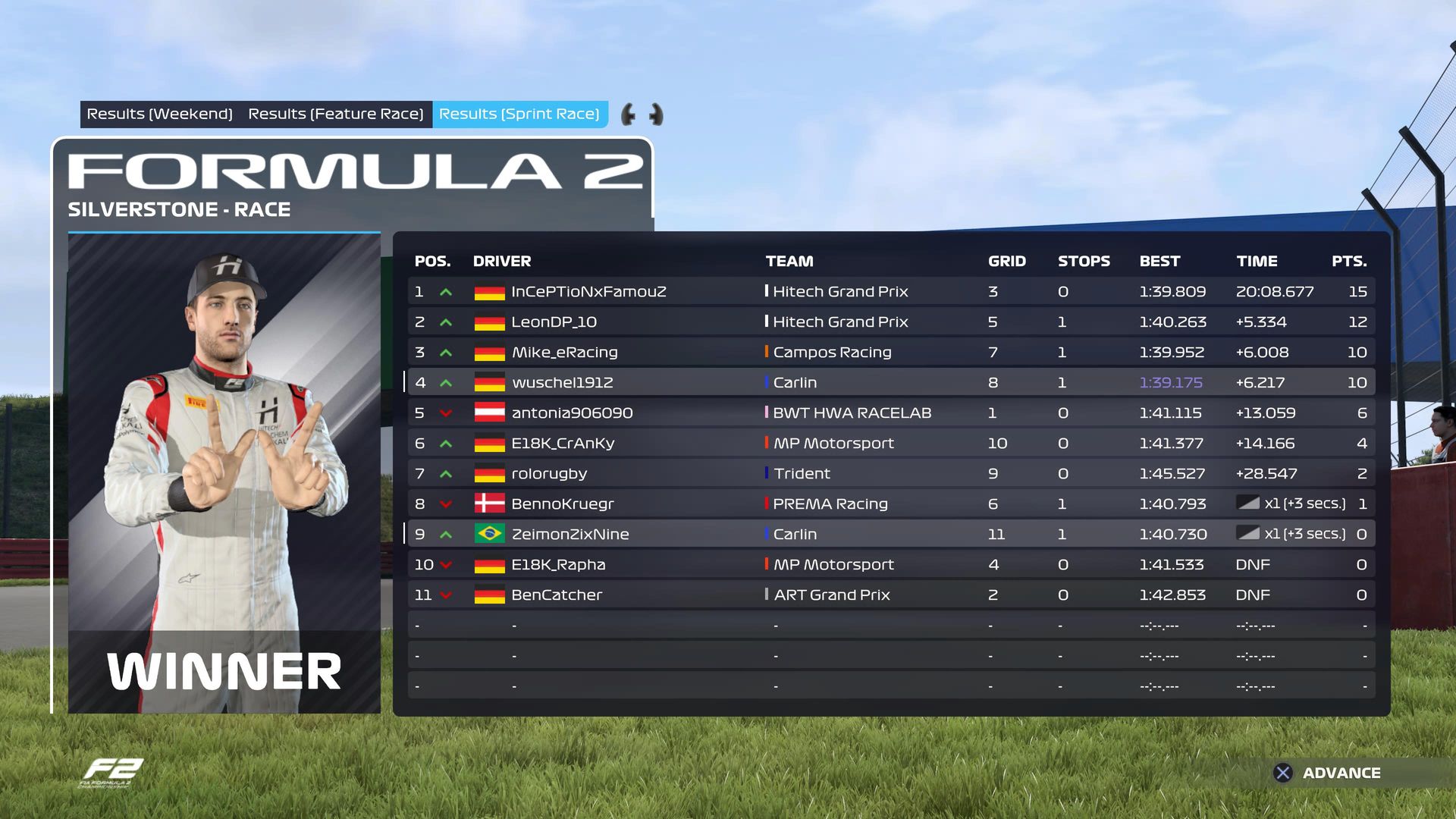Select InCePTioNxFamouZ's result row
This screenshot has height=819, width=1456.
(890, 291)
